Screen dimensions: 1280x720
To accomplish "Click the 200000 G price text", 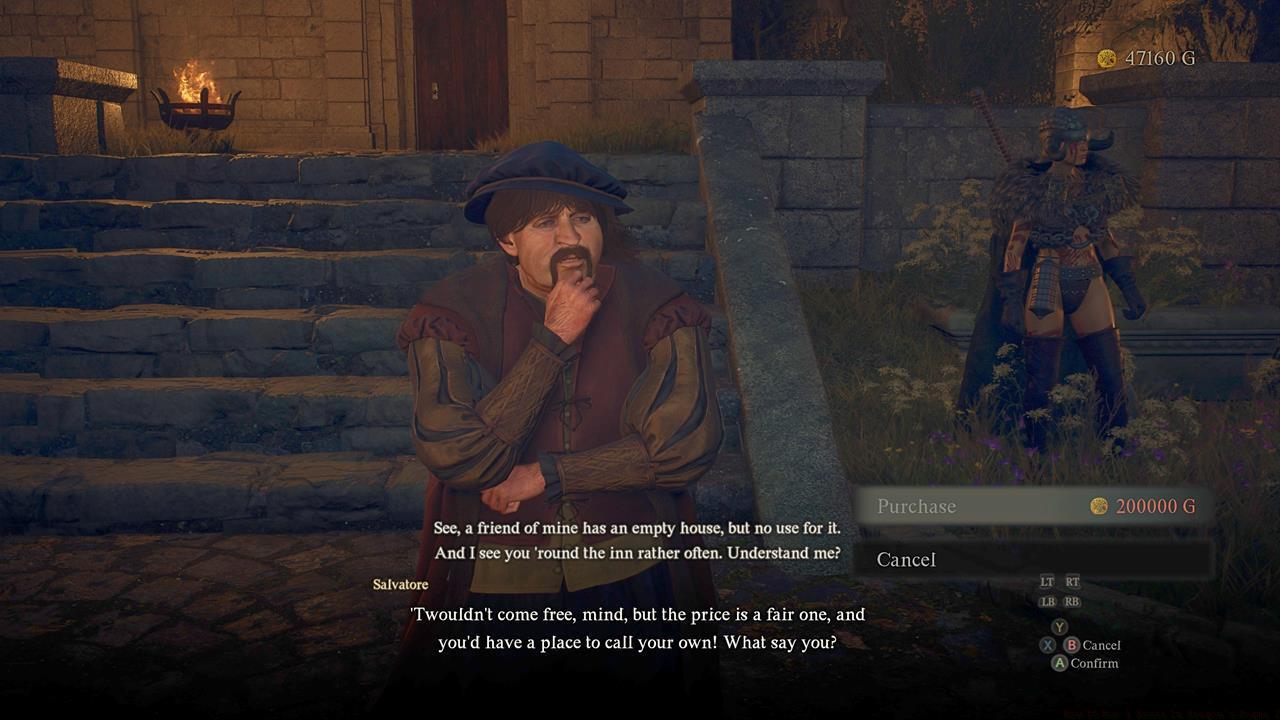I will 1158,507.
